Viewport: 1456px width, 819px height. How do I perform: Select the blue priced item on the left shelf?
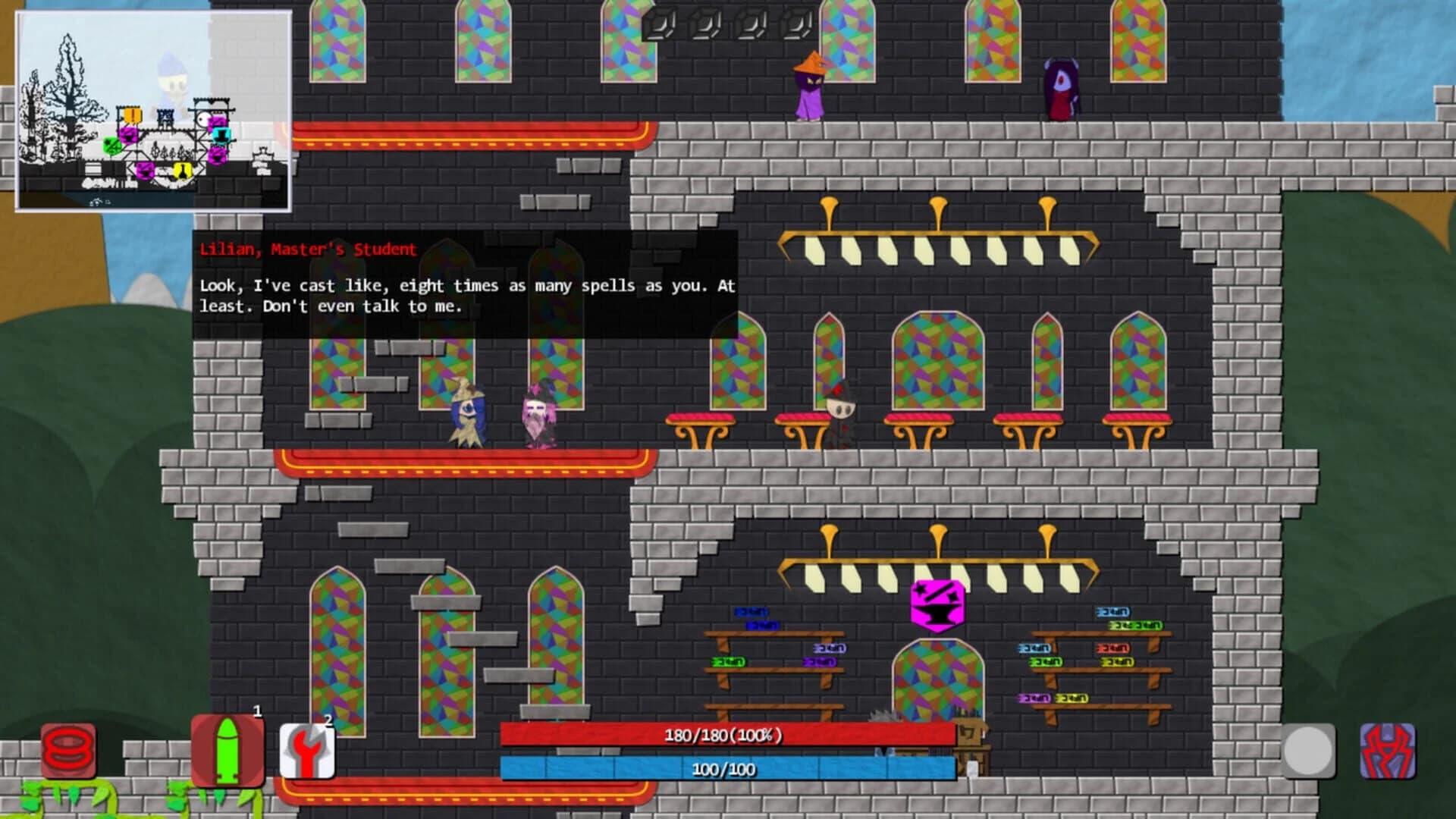(x=752, y=612)
